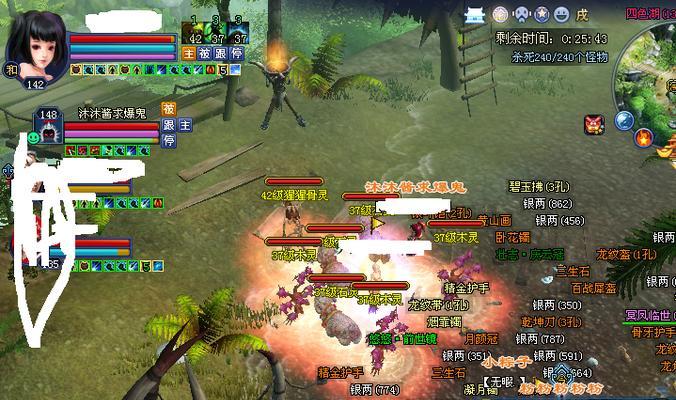Viewport: 676px width, 400px height.
Task: Click the 停 button under the pet icons
Action: [x=236, y=52]
